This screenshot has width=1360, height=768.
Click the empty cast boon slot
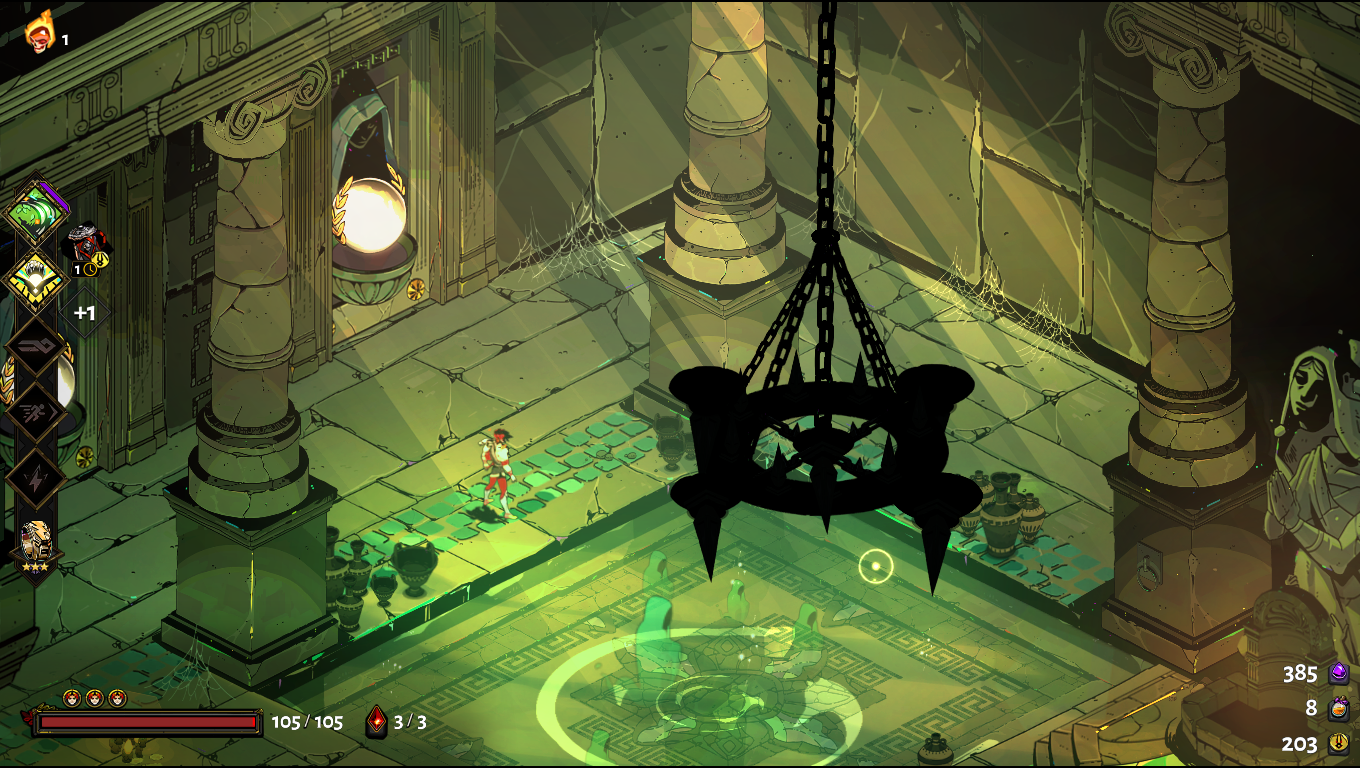pos(36,347)
